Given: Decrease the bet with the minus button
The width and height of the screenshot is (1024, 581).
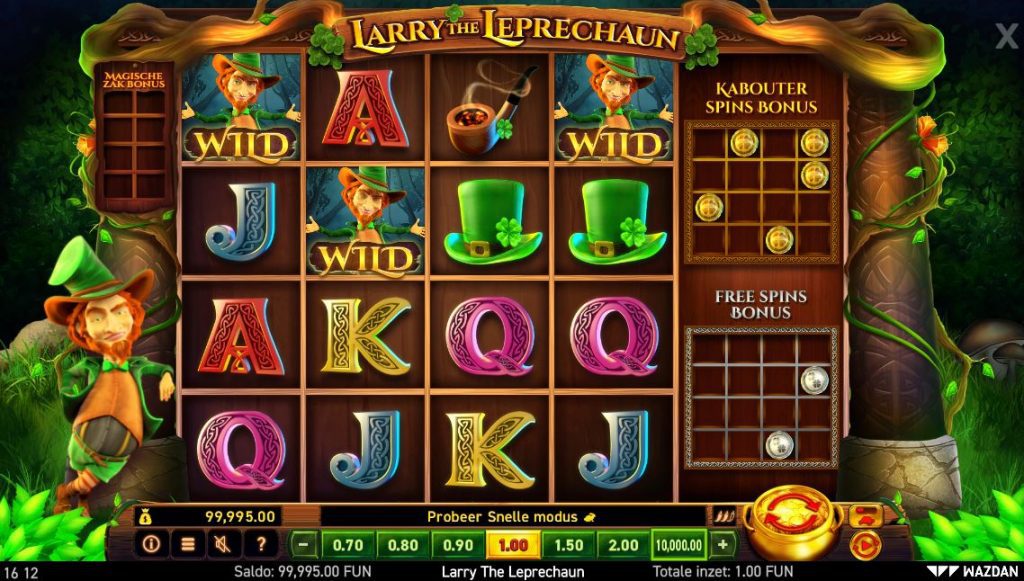Looking at the screenshot, I should tap(305, 546).
